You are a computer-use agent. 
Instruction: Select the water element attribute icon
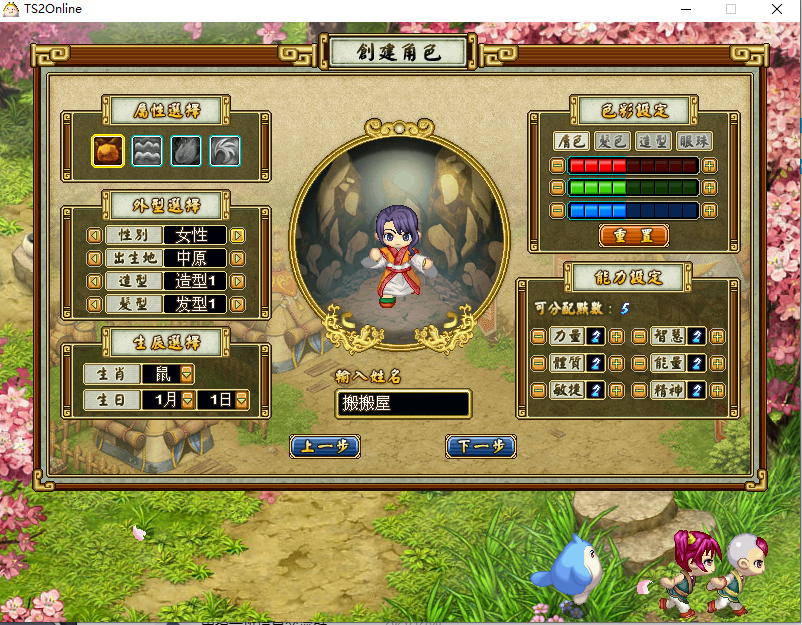[x=147, y=151]
